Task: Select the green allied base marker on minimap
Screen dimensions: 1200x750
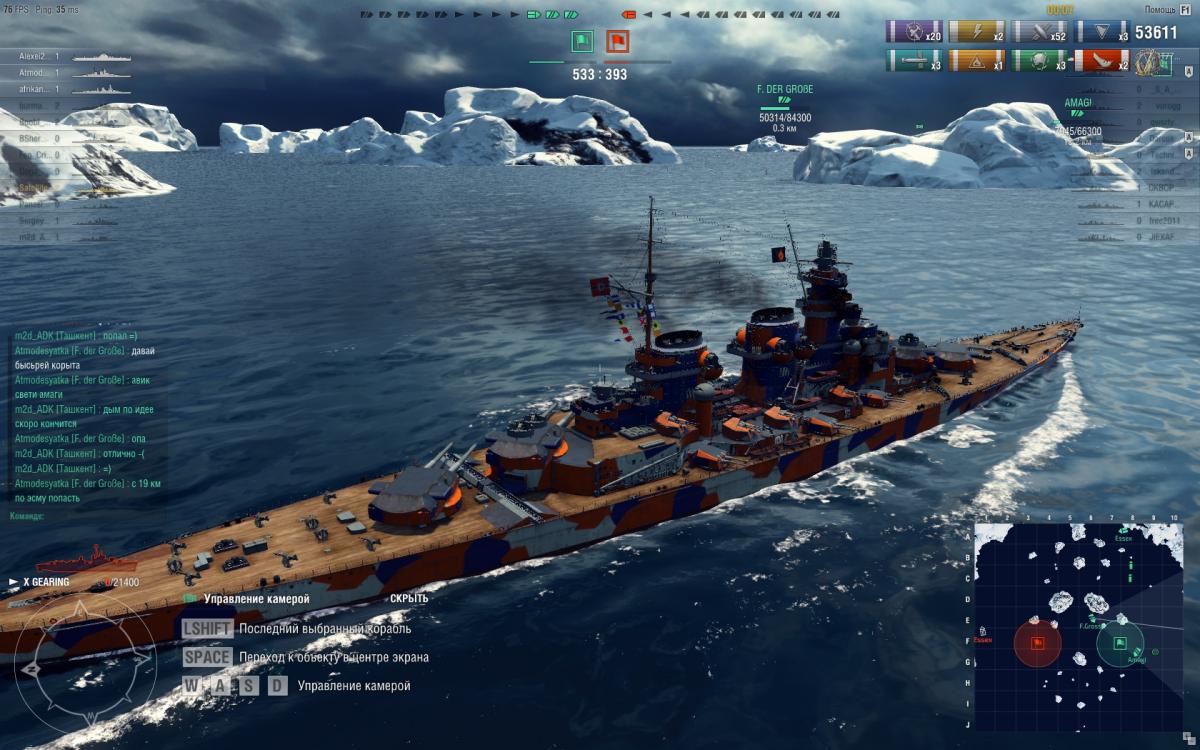Action: [x=1121, y=643]
